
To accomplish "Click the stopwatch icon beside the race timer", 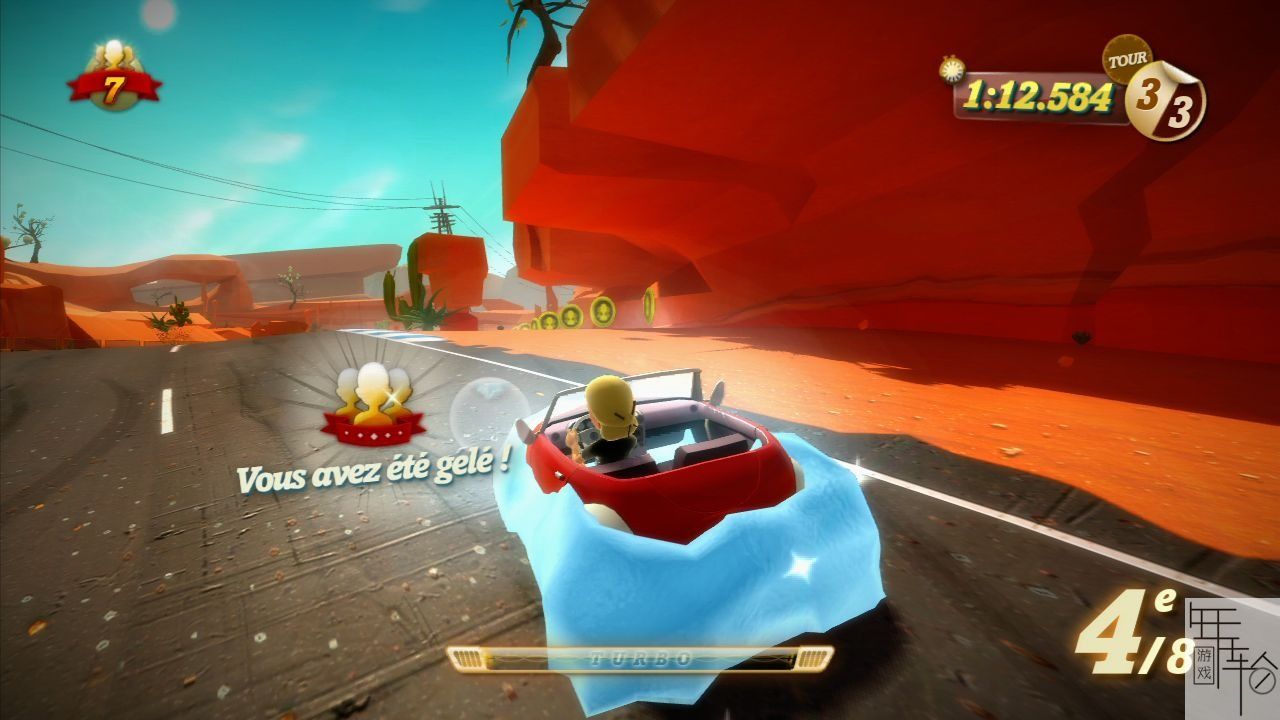I will coord(949,68).
